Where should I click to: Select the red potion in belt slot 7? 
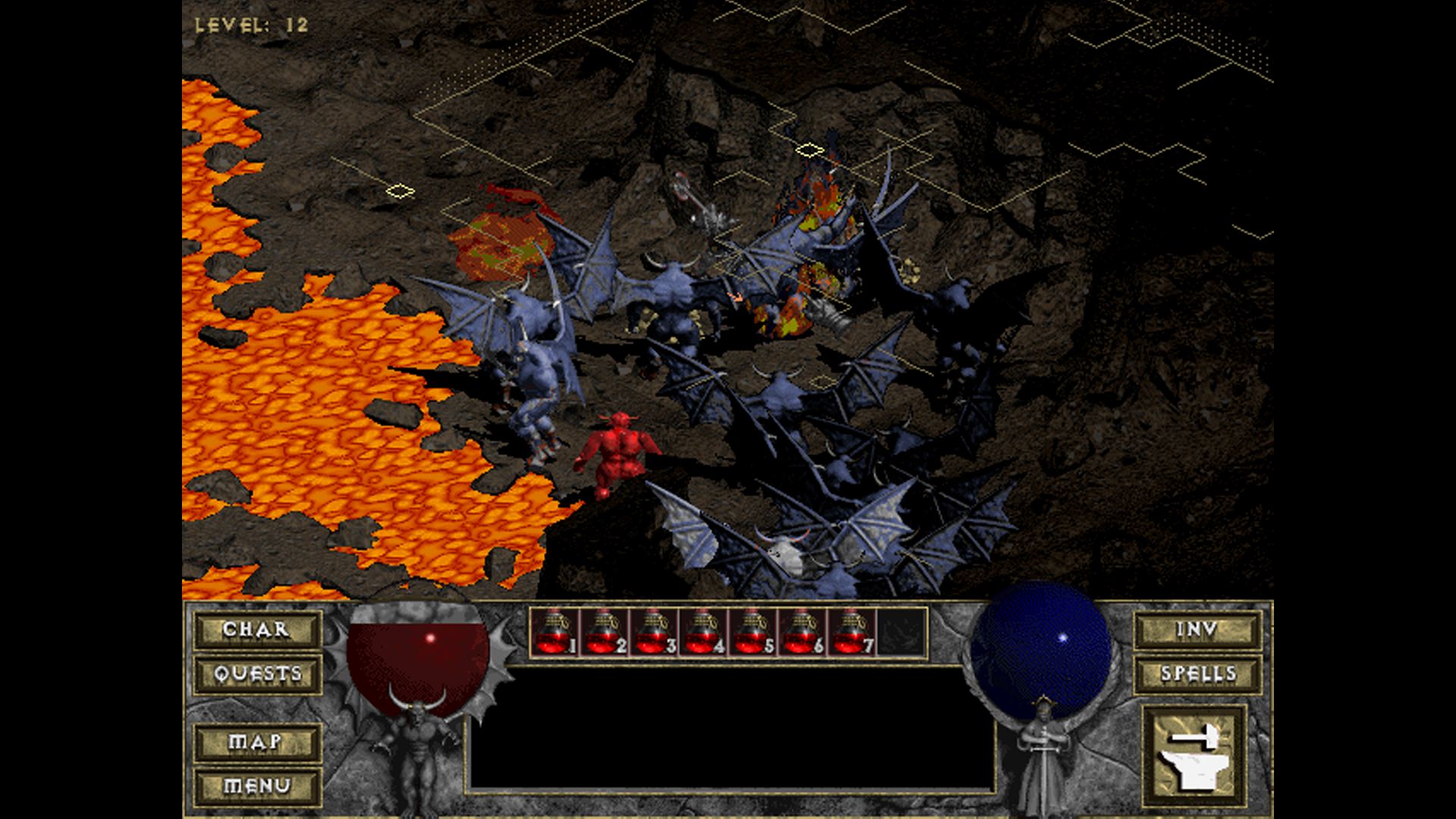coord(852,632)
